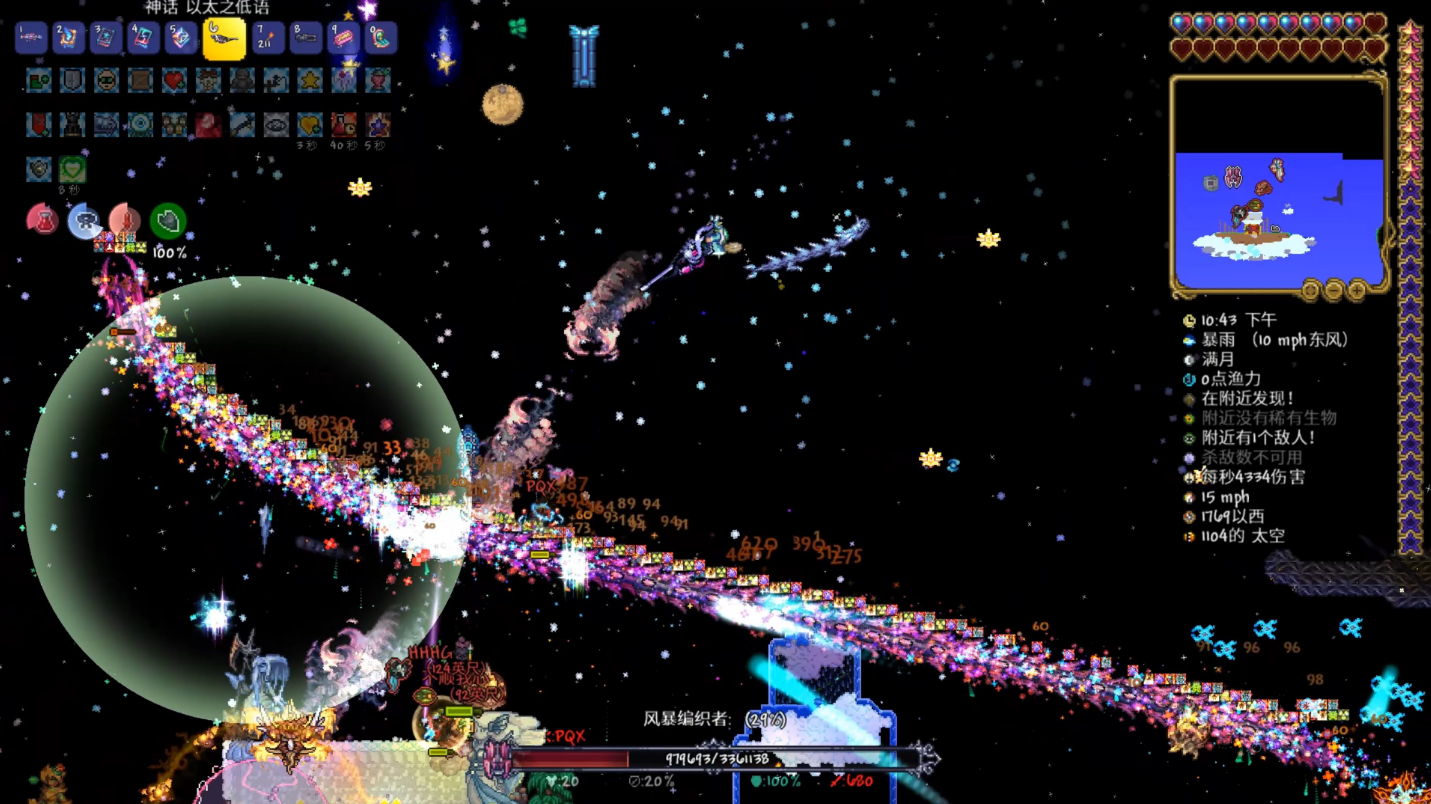Choose the star book in slot 3

point(106,39)
